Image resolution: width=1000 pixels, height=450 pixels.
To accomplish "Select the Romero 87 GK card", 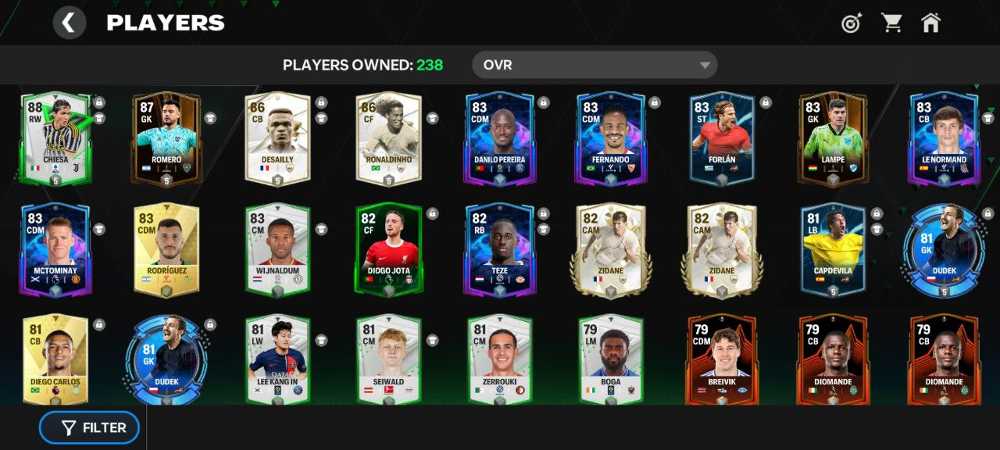I will coord(166,140).
